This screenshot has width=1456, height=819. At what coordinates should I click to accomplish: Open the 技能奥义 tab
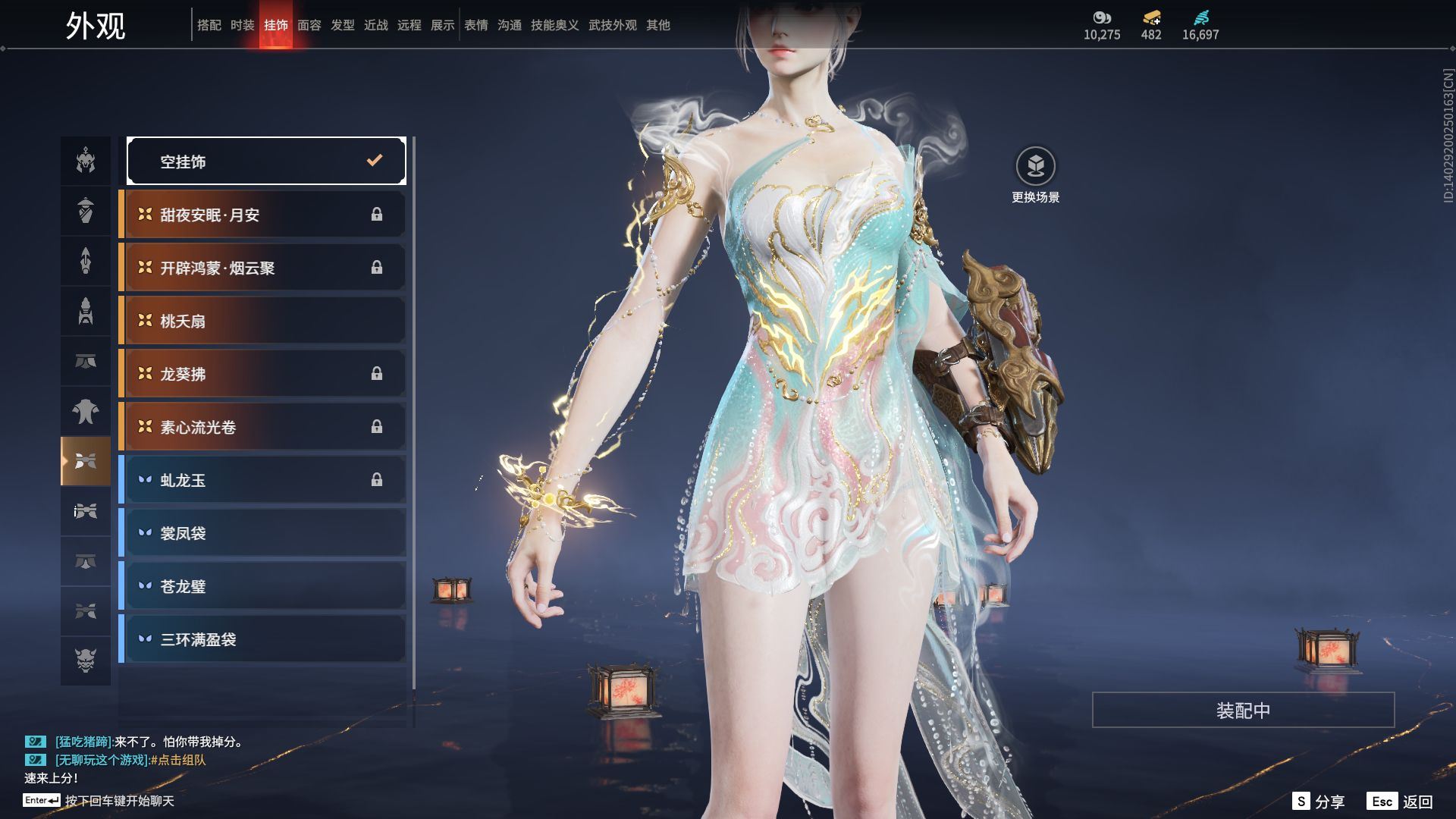[555, 25]
